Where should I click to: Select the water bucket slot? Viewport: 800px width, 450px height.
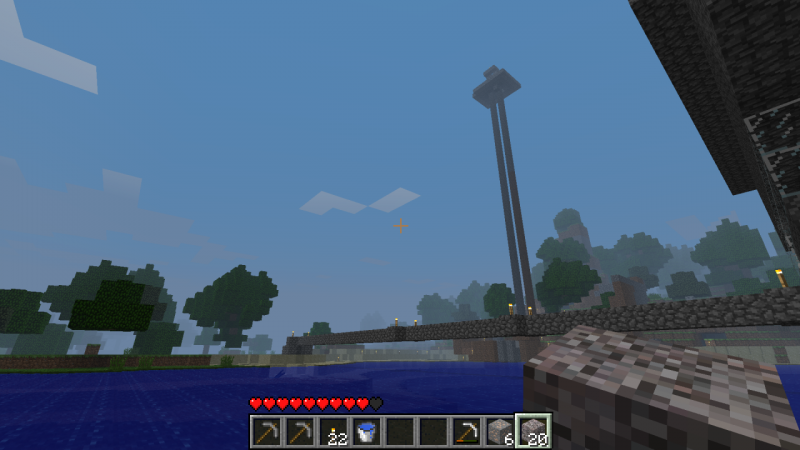coord(366,432)
